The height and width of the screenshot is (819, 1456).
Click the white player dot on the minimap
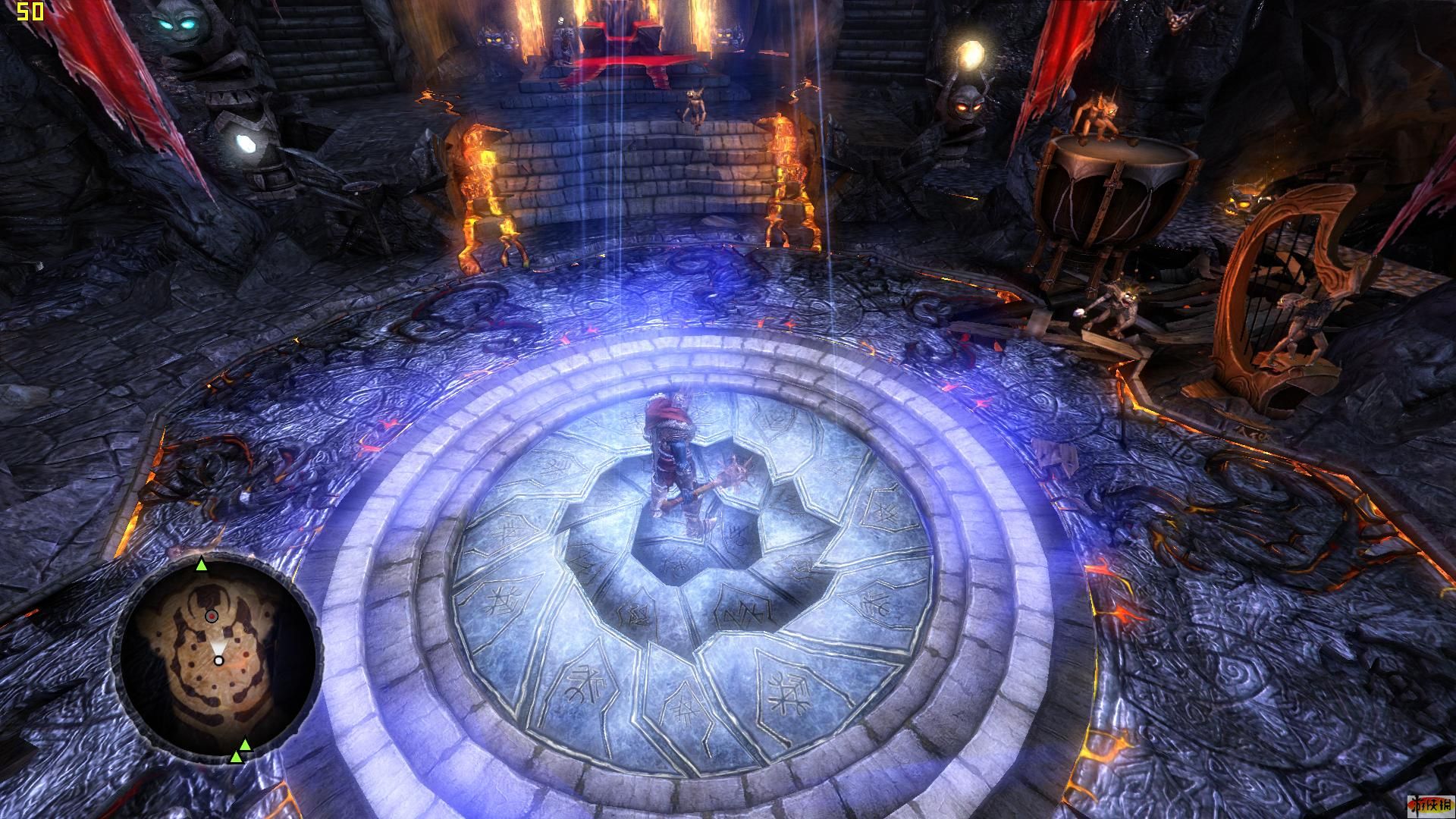coord(218,661)
